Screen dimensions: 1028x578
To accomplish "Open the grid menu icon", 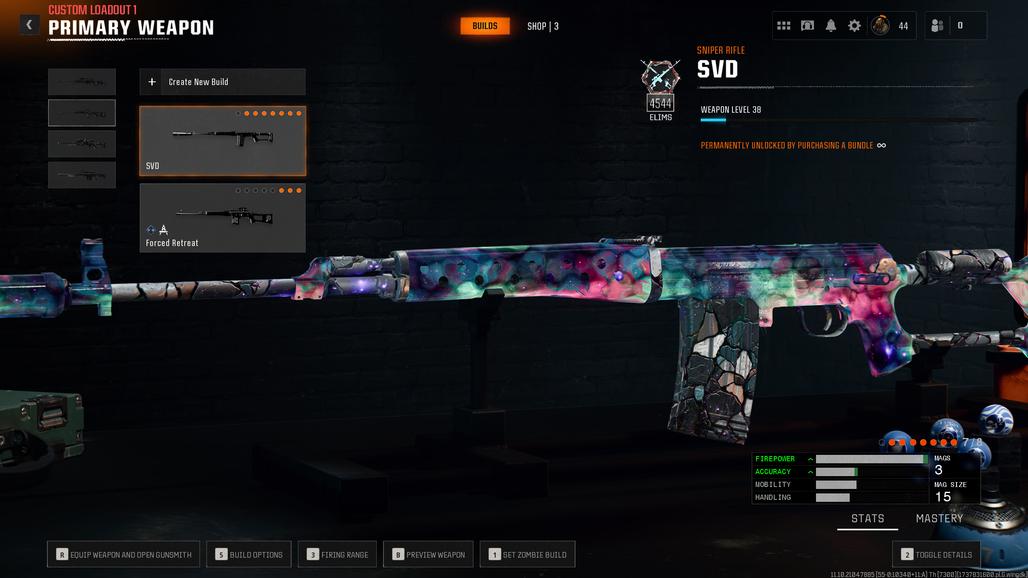I will click(784, 26).
